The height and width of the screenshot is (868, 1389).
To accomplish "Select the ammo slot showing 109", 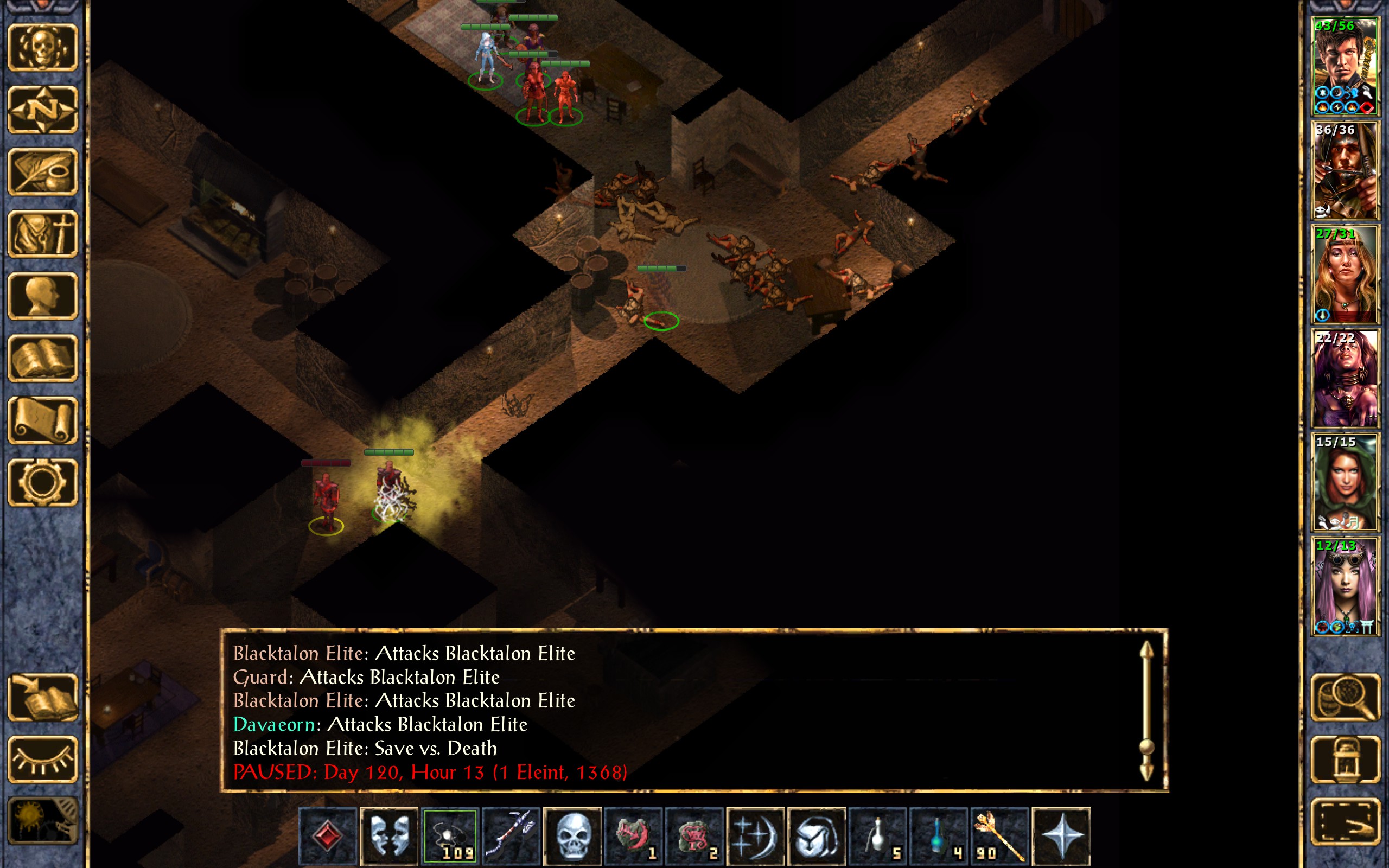I will click(450, 836).
